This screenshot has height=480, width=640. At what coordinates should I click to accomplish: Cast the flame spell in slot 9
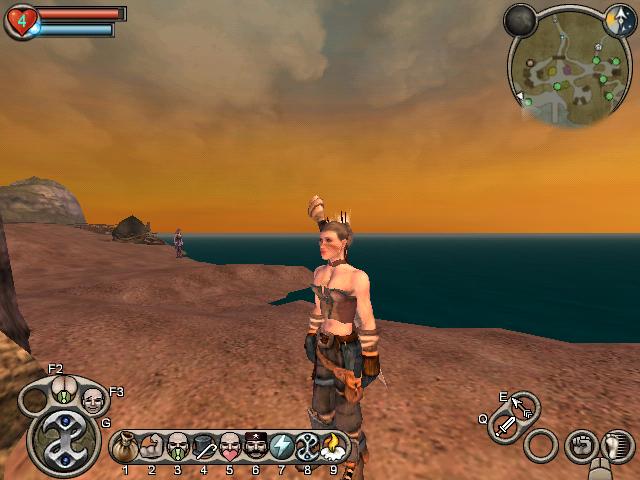tap(334, 446)
